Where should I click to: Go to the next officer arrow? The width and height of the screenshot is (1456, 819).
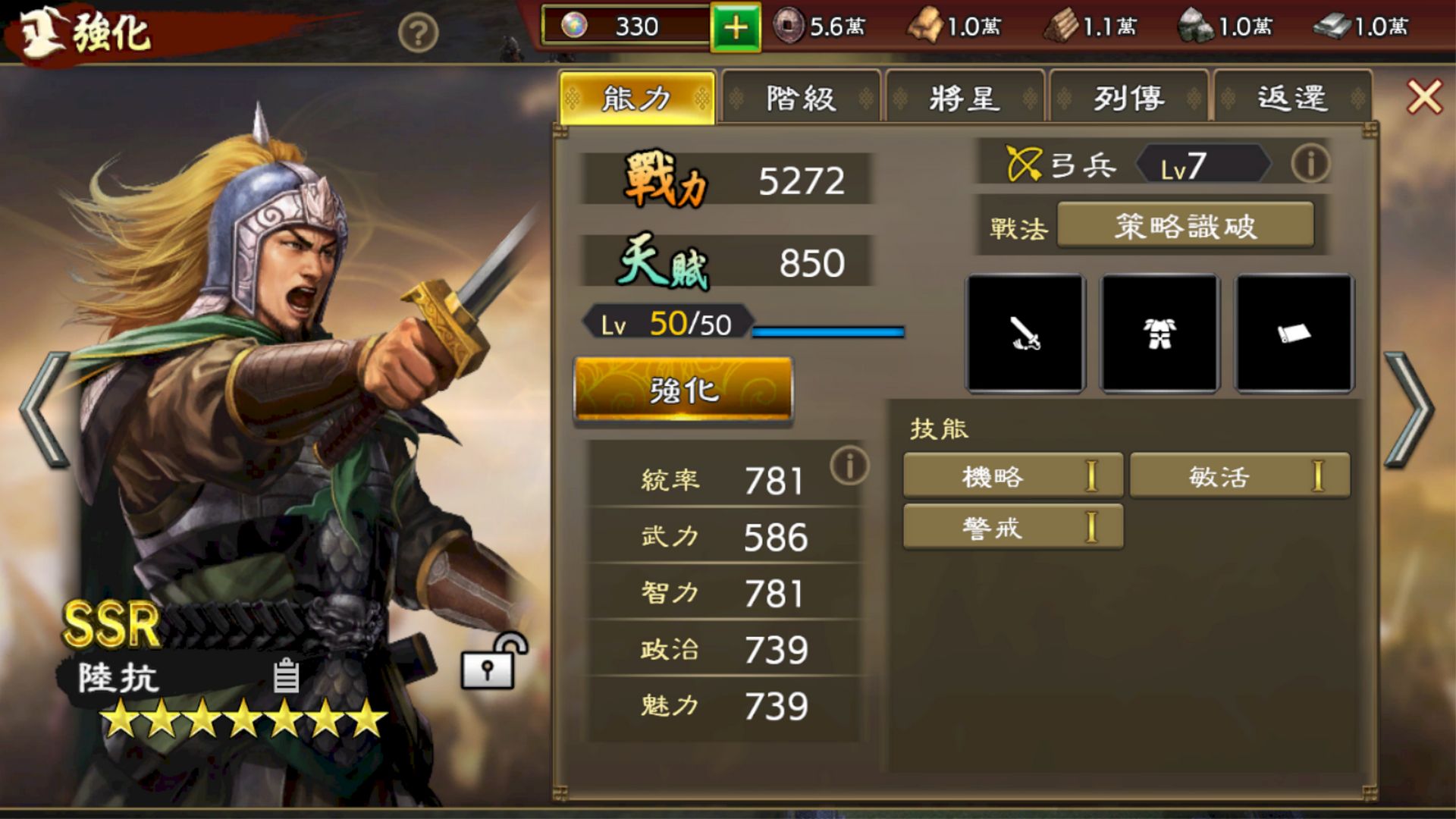[1409, 409]
